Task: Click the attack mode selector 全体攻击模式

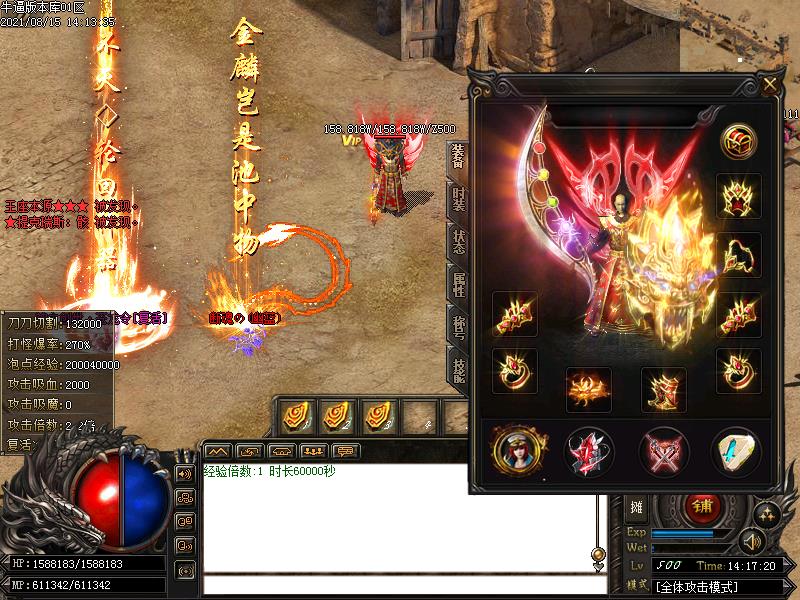Action: click(x=713, y=585)
